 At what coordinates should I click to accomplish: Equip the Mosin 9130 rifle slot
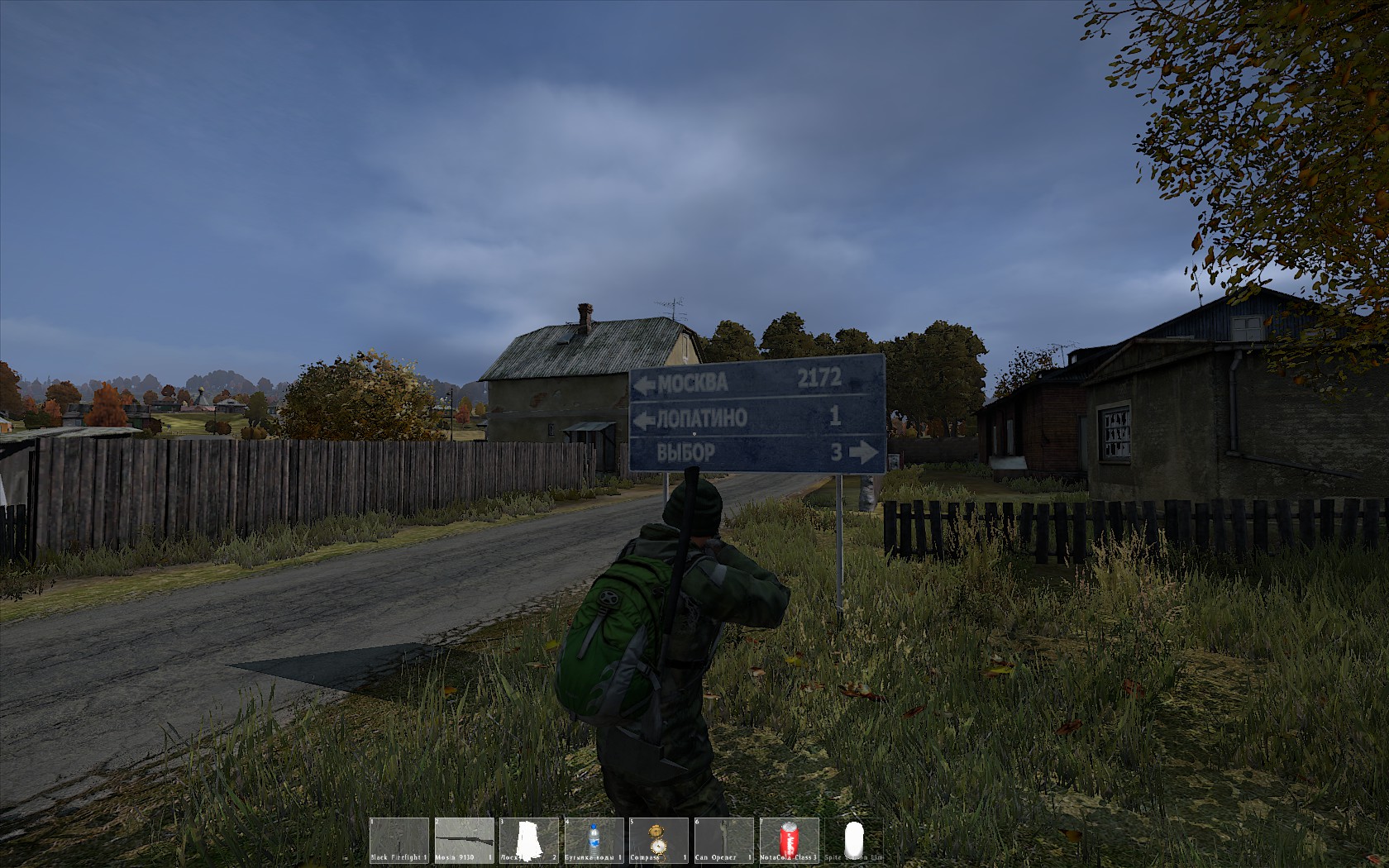[x=464, y=841]
